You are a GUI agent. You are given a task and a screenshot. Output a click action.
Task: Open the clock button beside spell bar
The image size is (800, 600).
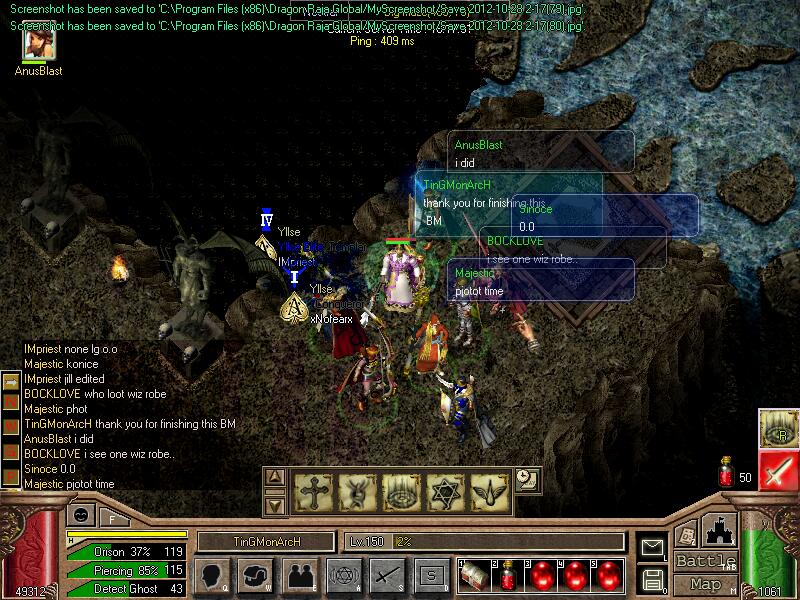[x=526, y=480]
